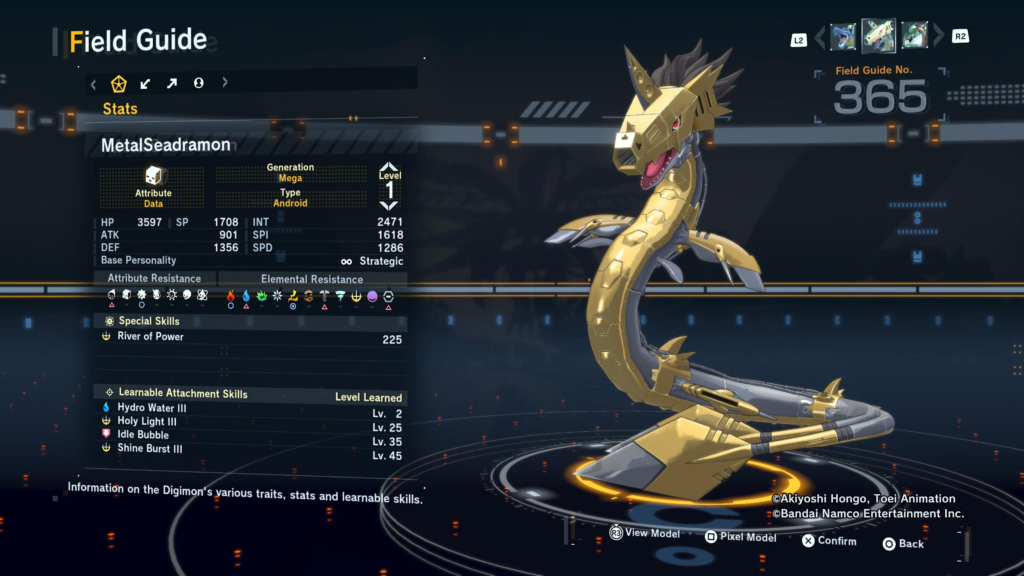Select the Hydro Water III skill row
Screen dimensions: 1024x576
click(250, 408)
